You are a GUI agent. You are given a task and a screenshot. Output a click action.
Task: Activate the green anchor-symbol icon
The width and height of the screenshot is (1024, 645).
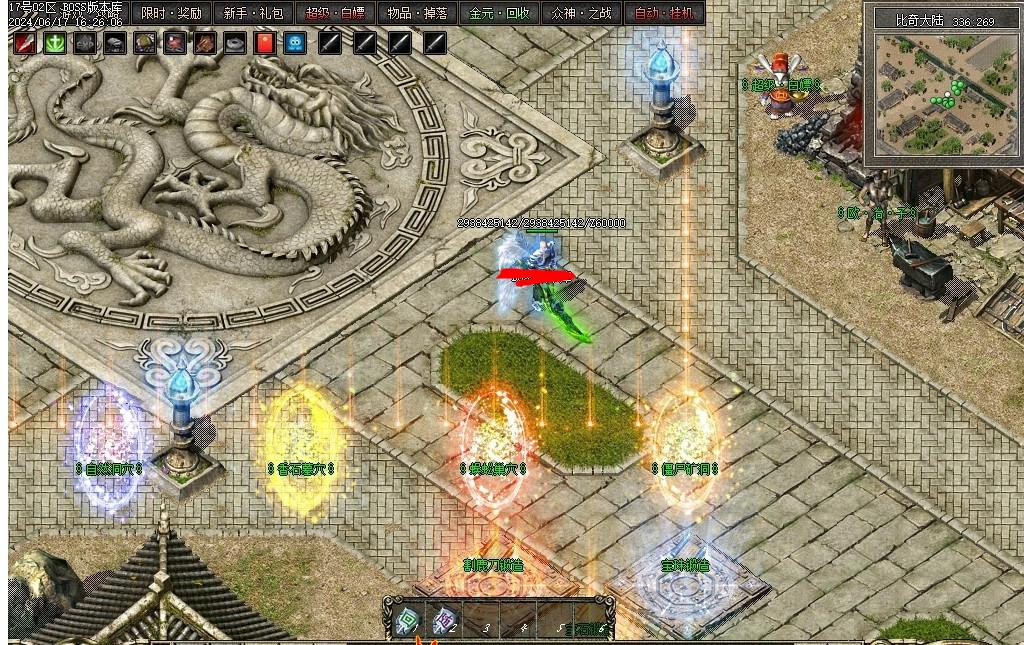click(x=55, y=43)
